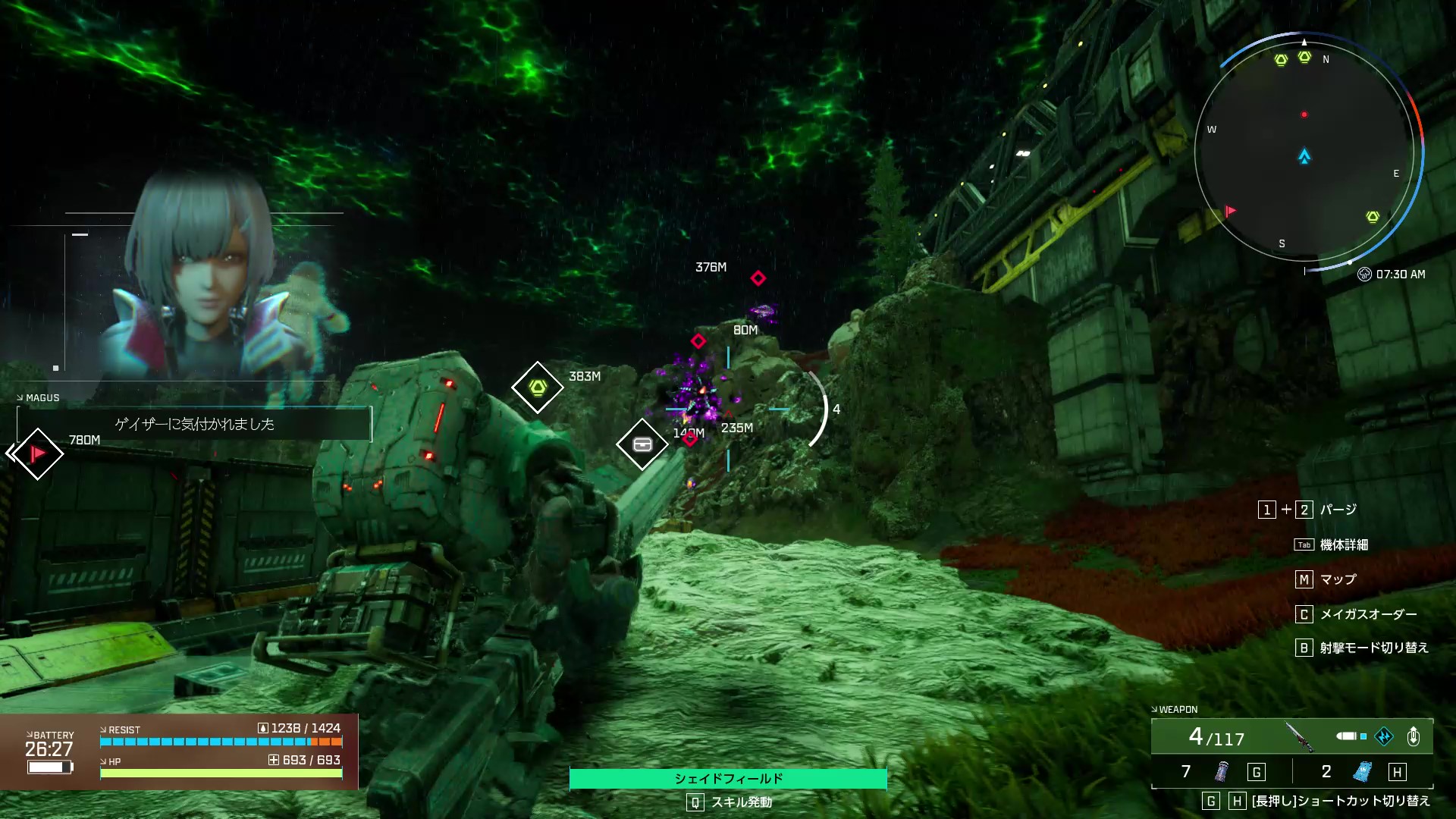
Task: Click the green hexagon waypoint marked 383M
Action: click(538, 388)
